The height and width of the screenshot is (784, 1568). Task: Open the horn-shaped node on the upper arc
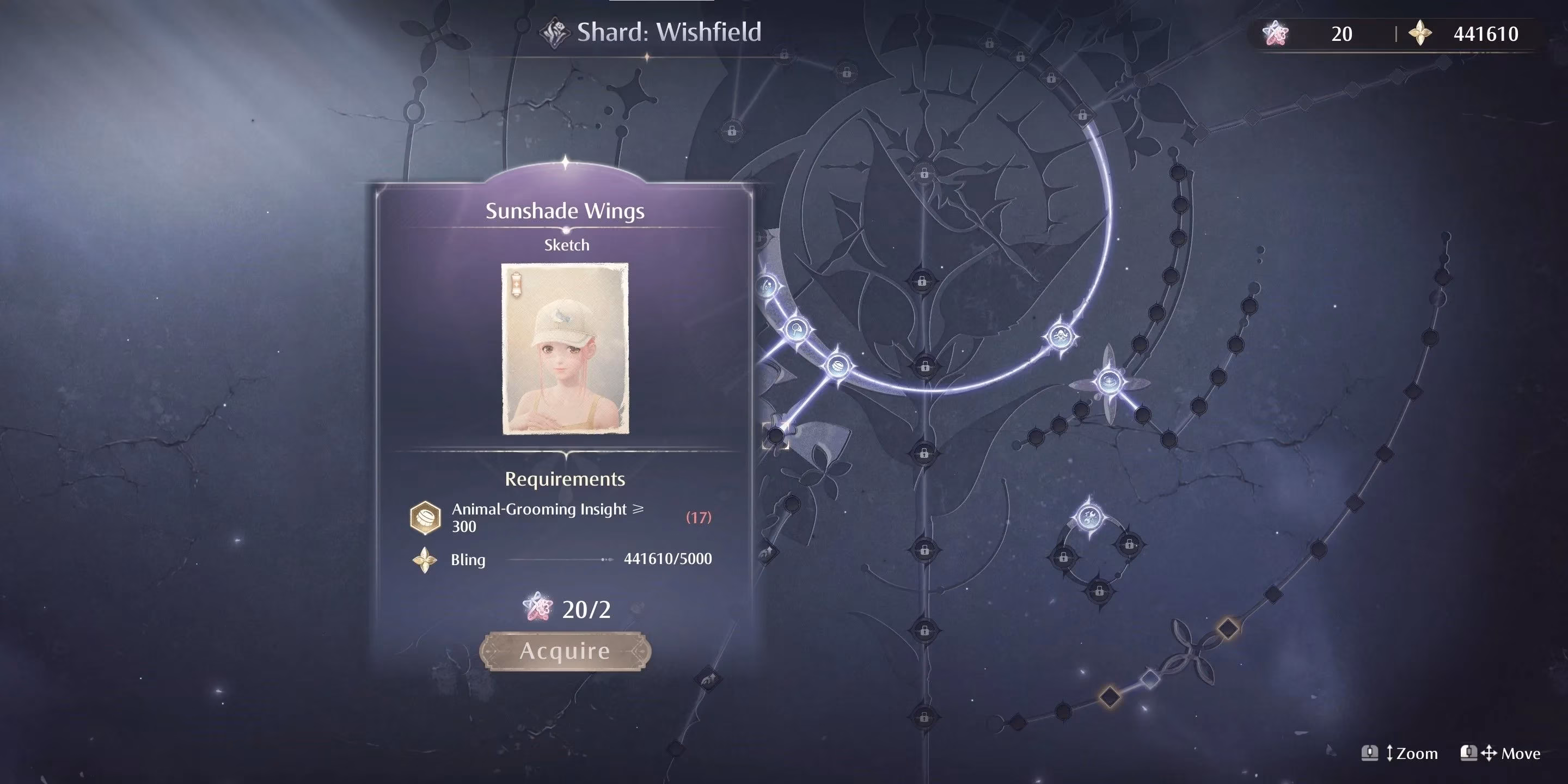[767, 286]
